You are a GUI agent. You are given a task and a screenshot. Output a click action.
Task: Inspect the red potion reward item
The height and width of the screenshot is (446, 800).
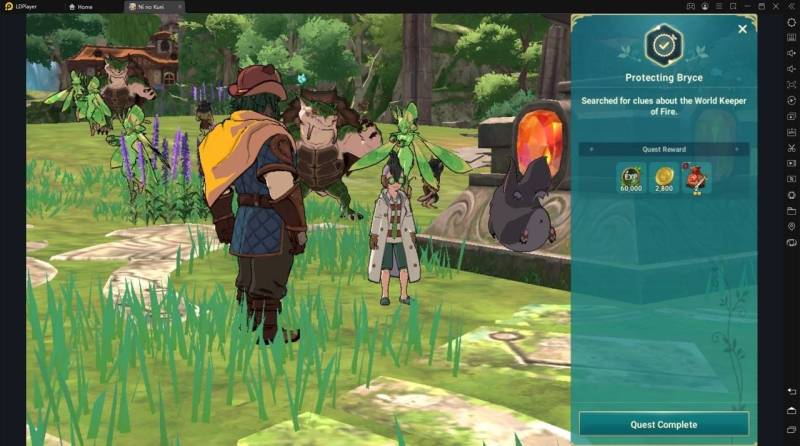696,178
